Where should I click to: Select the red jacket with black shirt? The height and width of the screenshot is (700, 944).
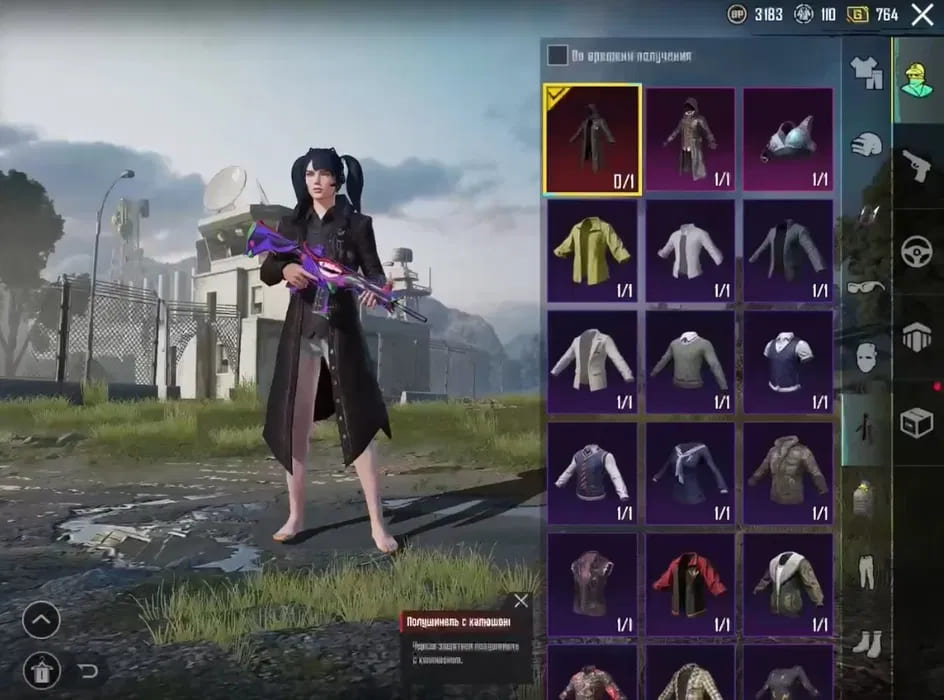[690, 584]
